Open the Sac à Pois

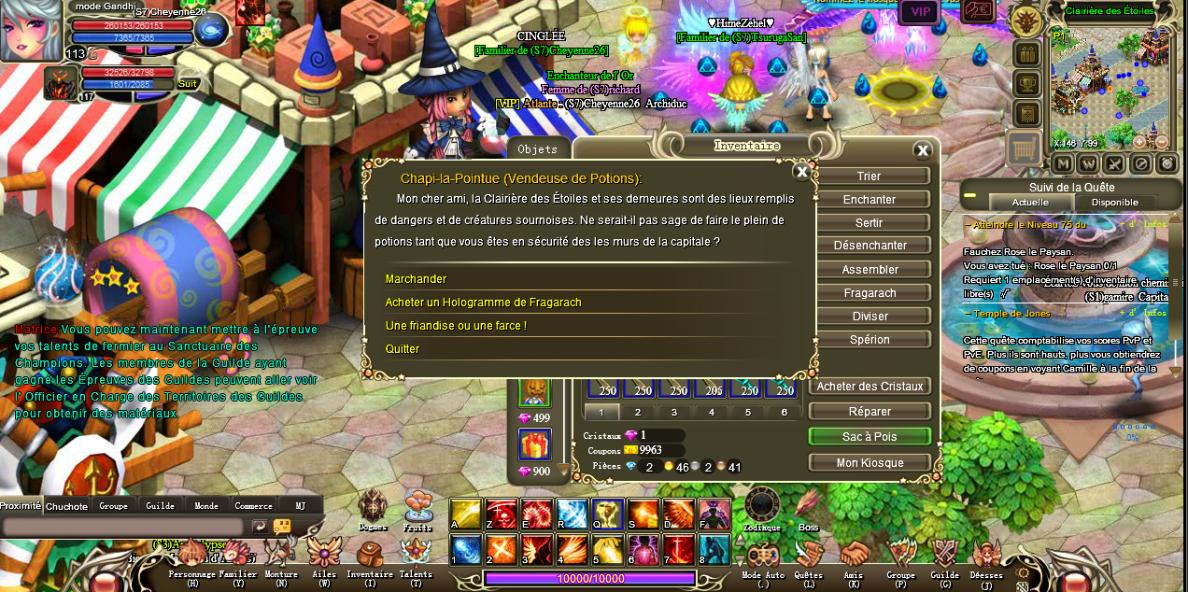tap(869, 437)
